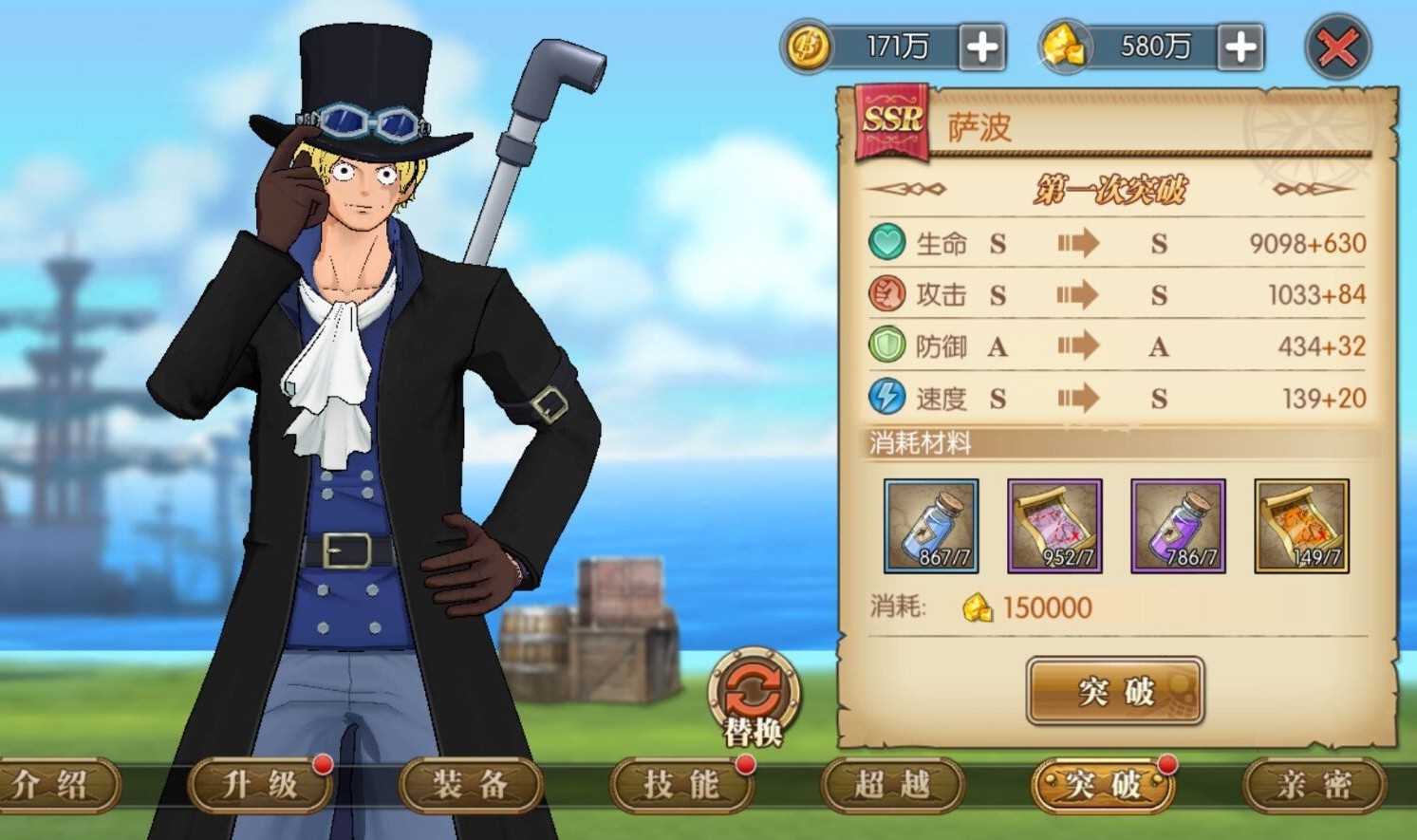The height and width of the screenshot is (840, 1417).
Task: Confirm the breakthrough with the 突破 panel button
Action: (1115, 691)
